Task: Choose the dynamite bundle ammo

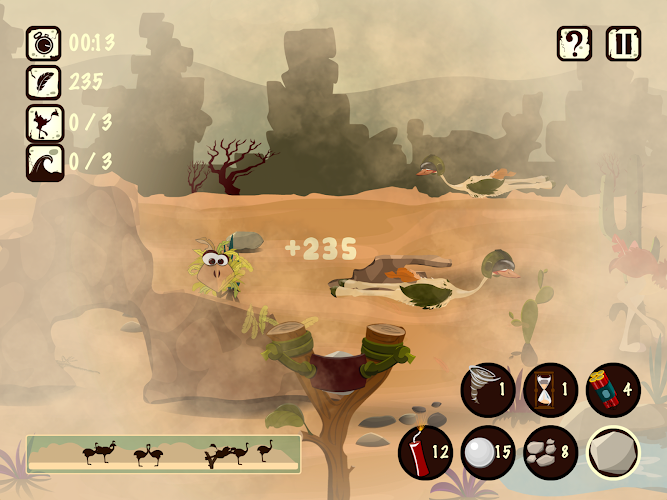Action: [x=612, y=389]
